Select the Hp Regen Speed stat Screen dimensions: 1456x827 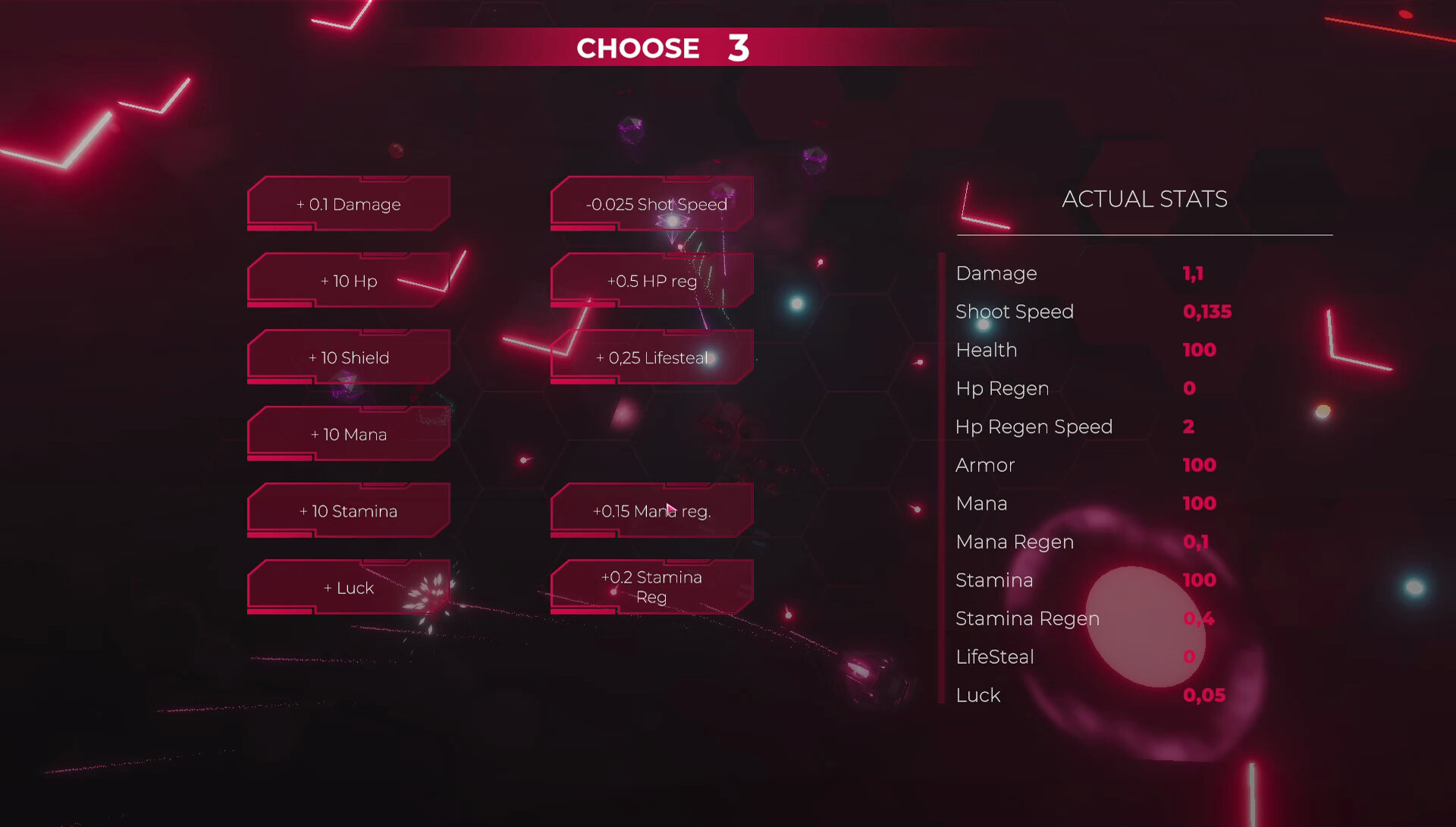[x=1034, y=426]
